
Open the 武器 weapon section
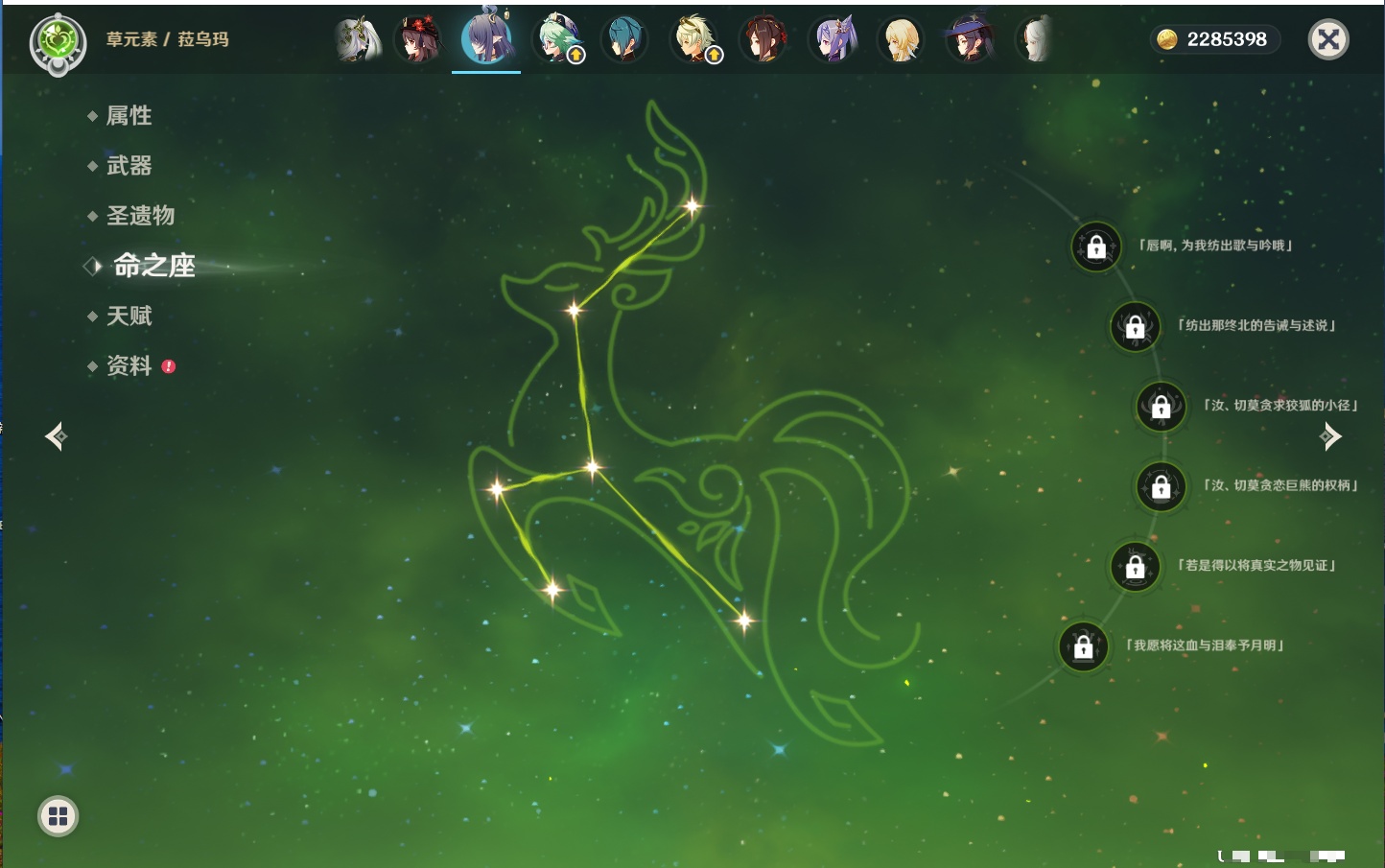[129, 166]
